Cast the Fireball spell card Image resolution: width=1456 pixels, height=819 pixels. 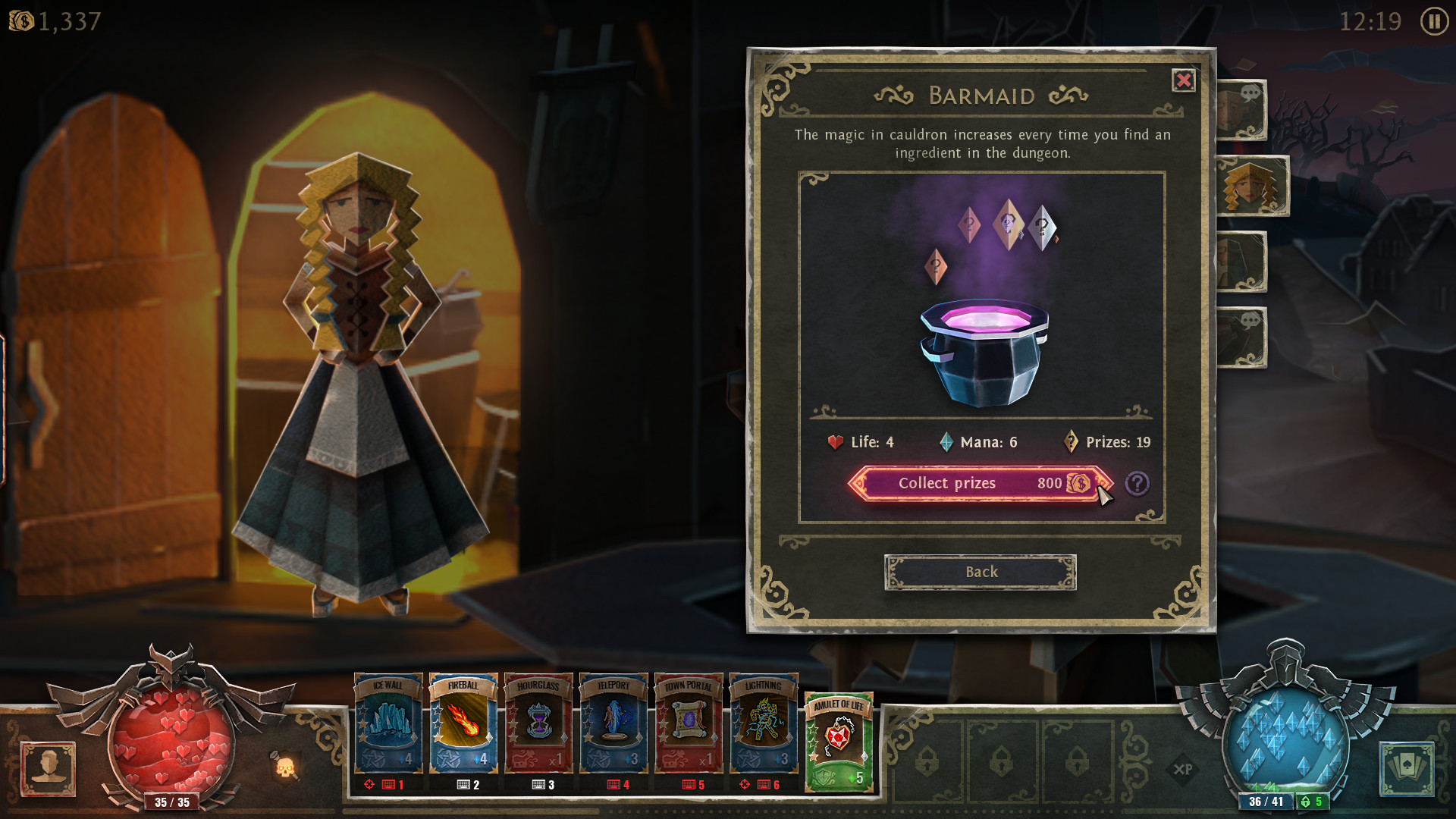(x=463, y=724)
